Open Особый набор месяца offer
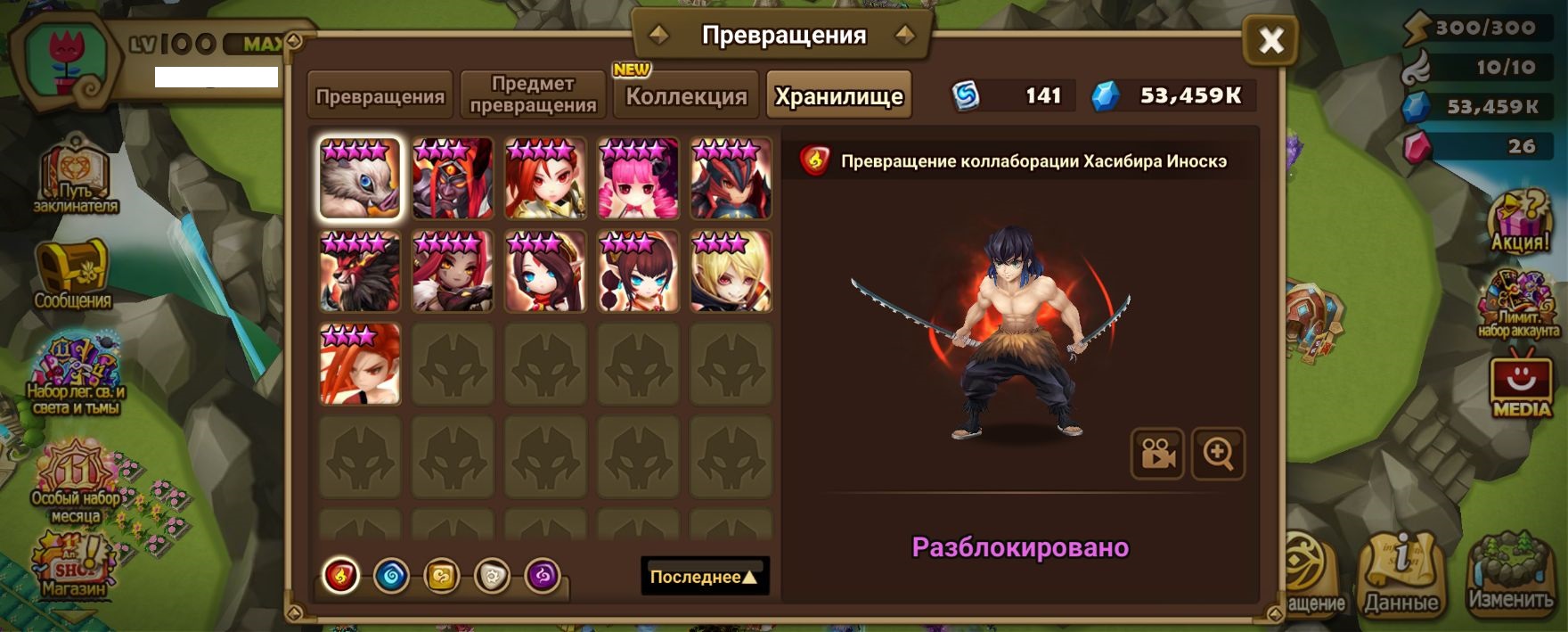 [x=75, y=481]
